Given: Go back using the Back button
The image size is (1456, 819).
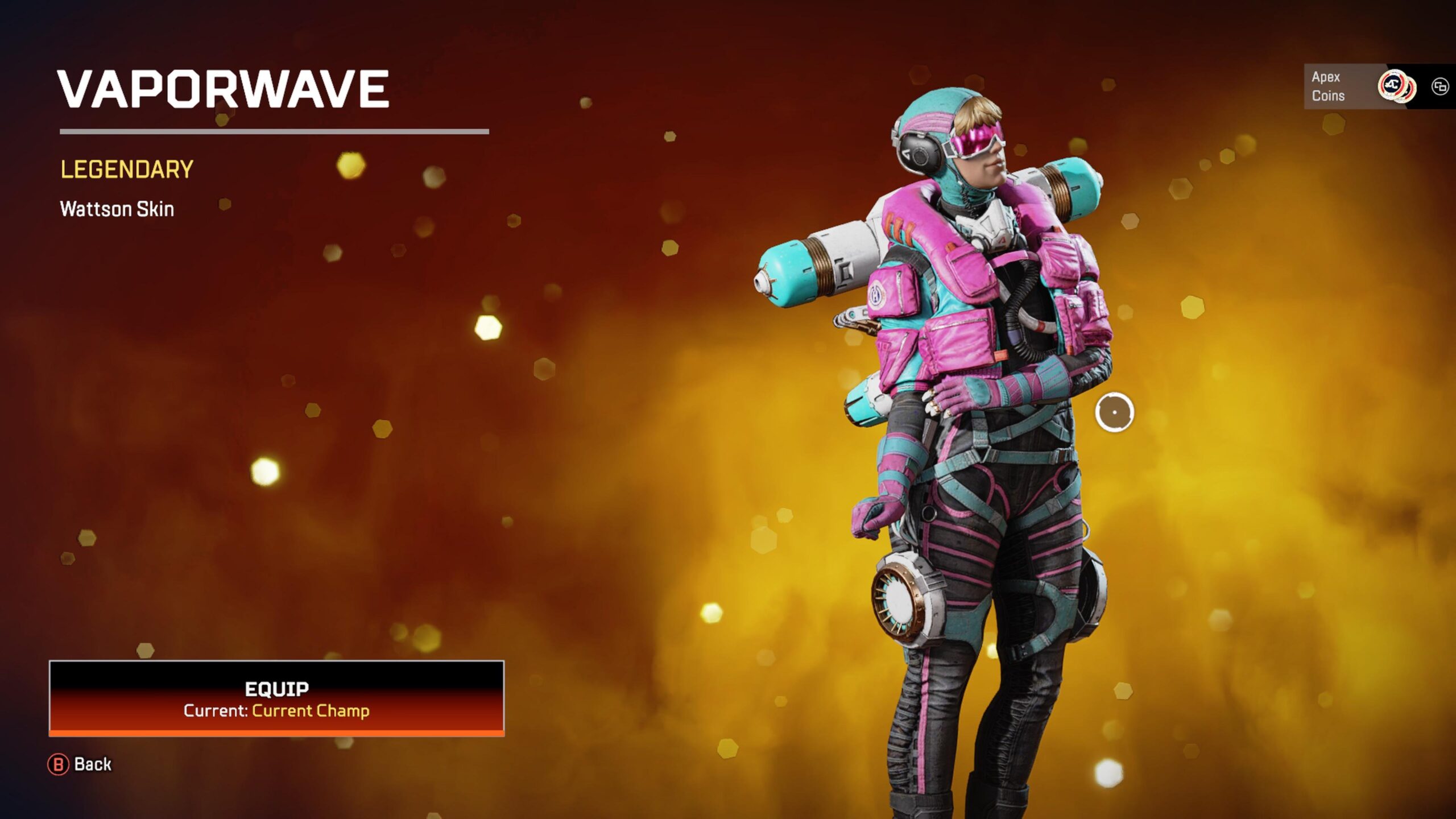Looking at the screenshot, I should 80,764.
